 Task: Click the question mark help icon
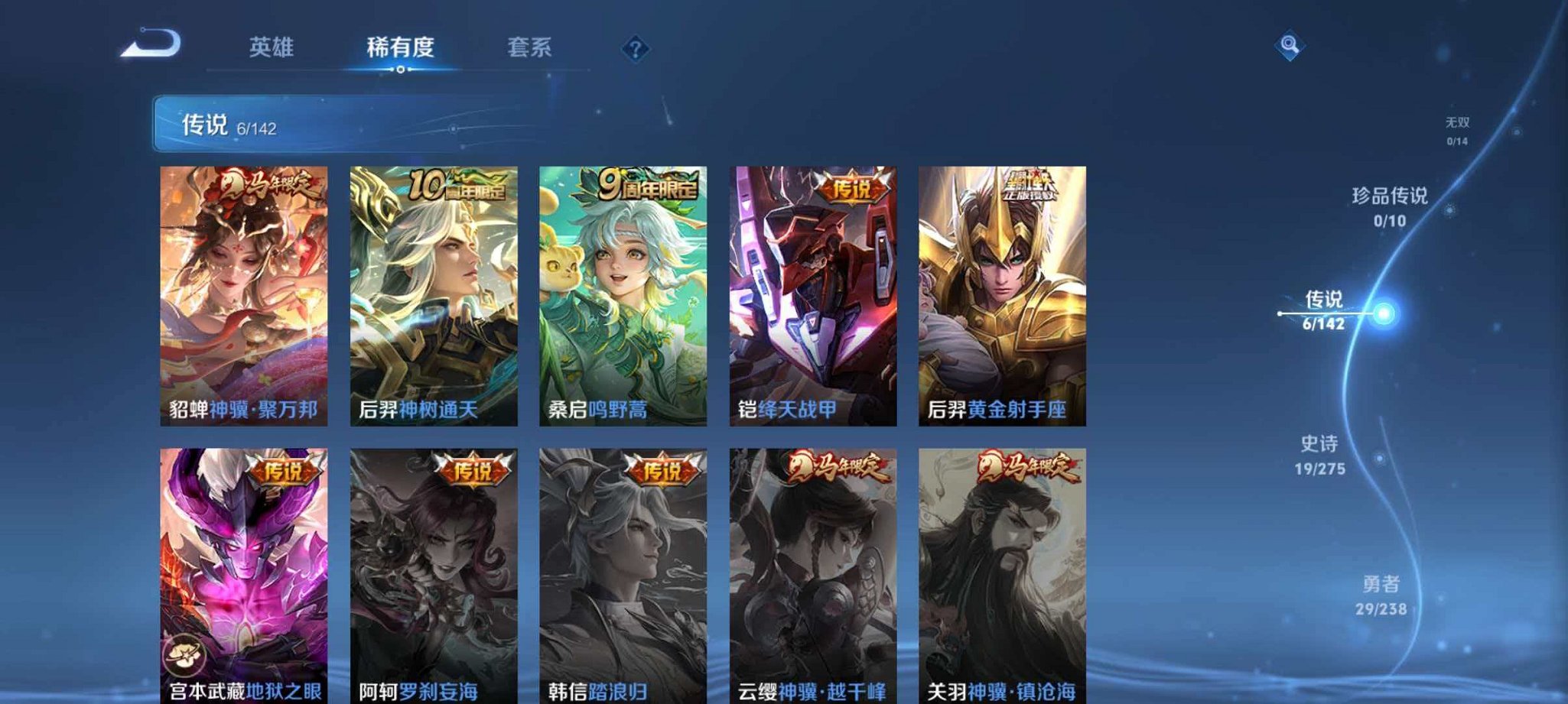tap(635, 49)
